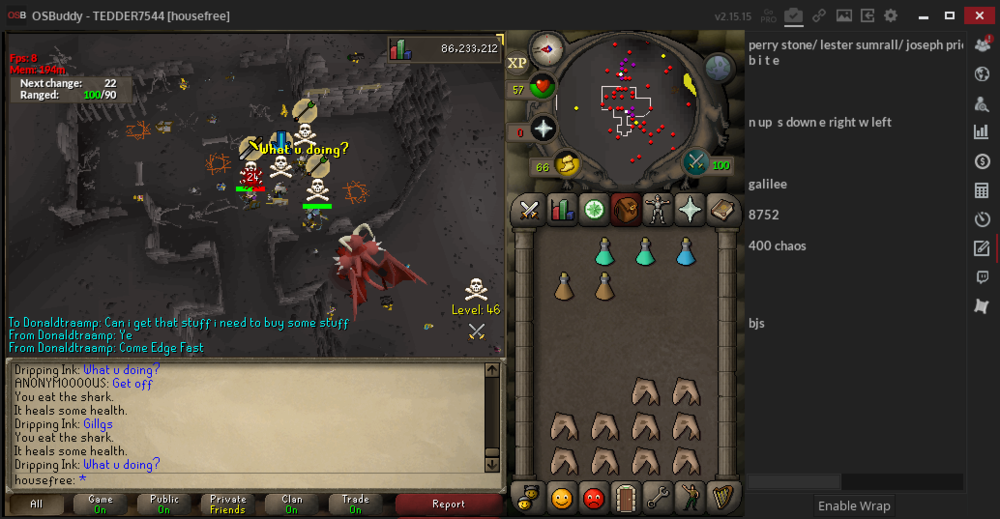Open the Settings wrench tab

point(658,496)
